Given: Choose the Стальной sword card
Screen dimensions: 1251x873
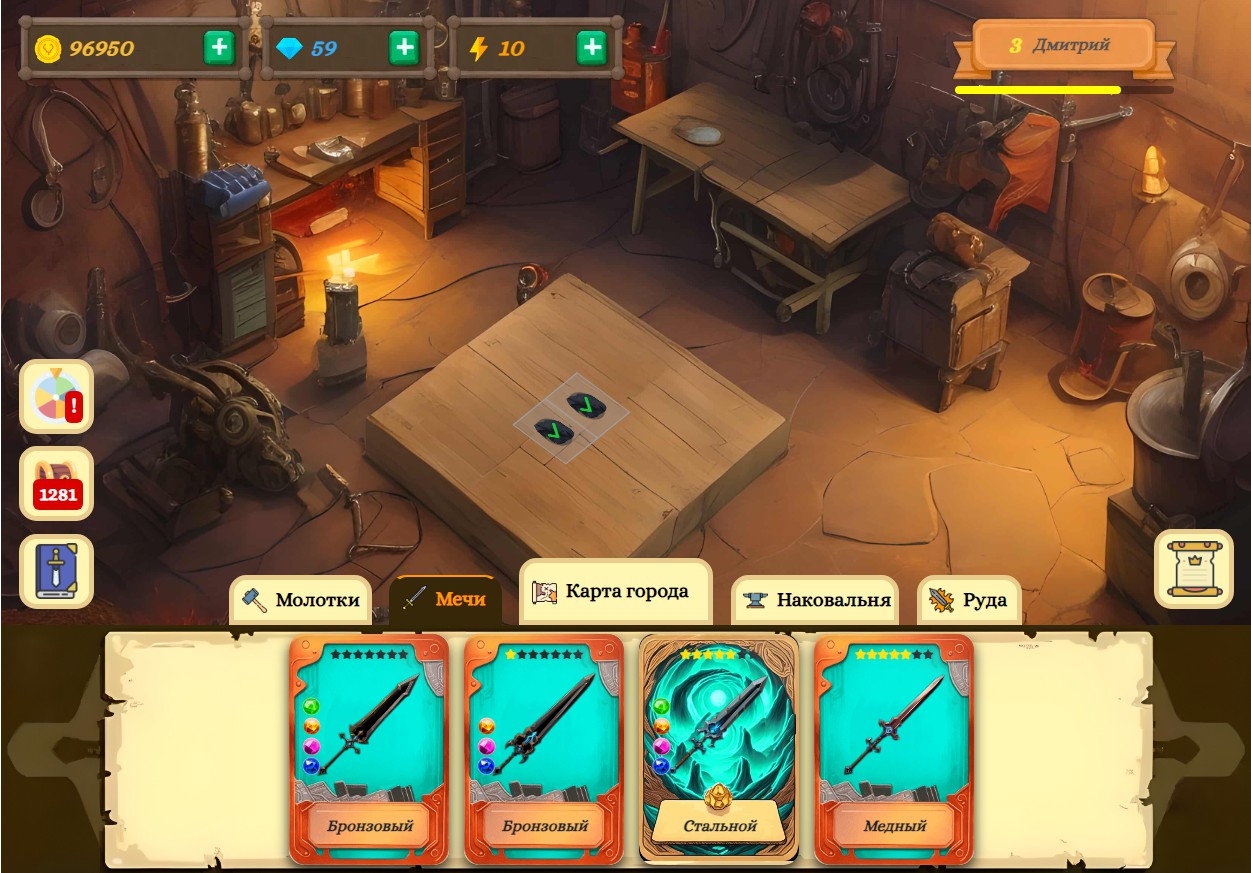Looking at the screenshot, I should point(719,748).
